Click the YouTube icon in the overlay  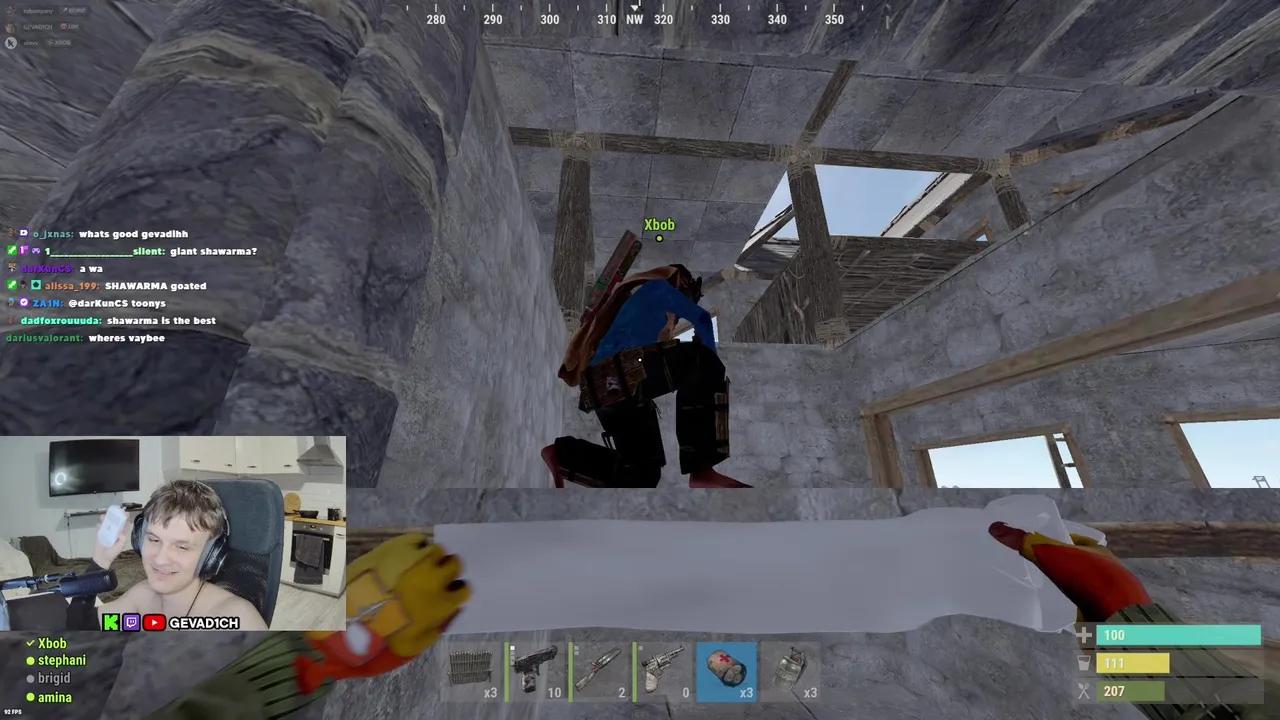[153, 622]
